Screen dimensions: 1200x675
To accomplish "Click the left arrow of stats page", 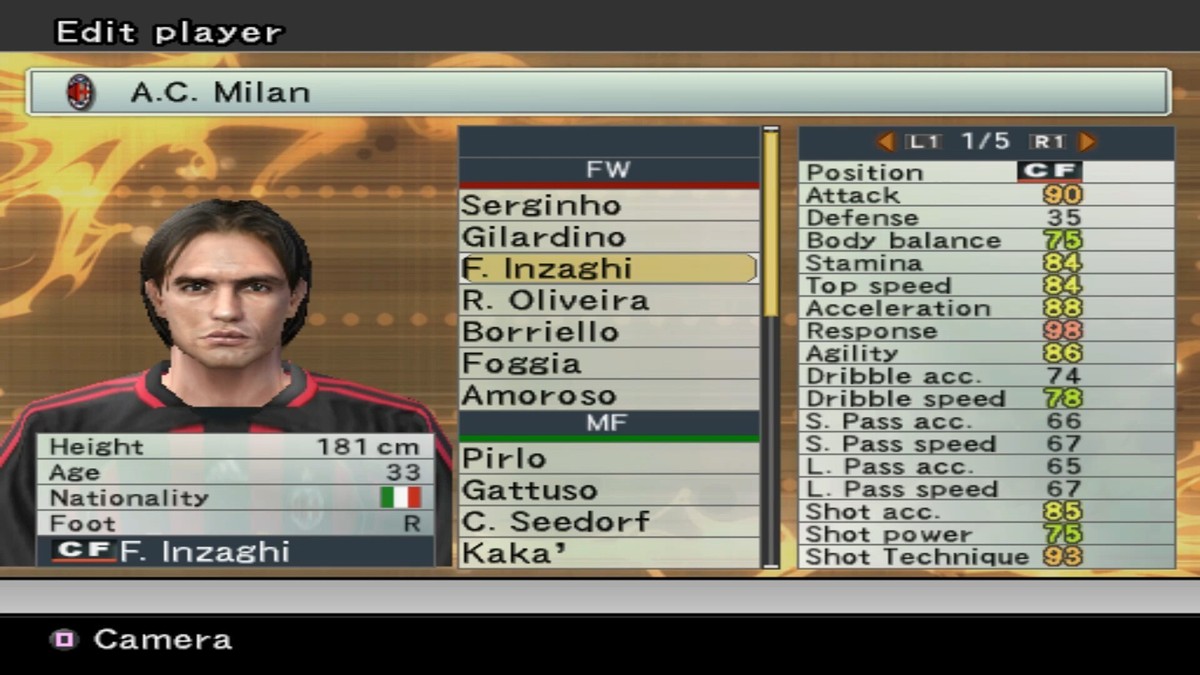I will click(x=885, y=142).
